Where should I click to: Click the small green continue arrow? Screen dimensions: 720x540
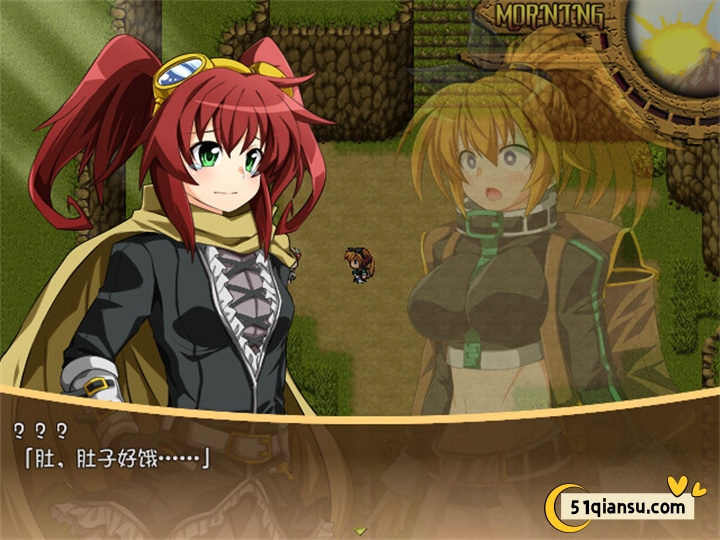[x=360, y=530]
